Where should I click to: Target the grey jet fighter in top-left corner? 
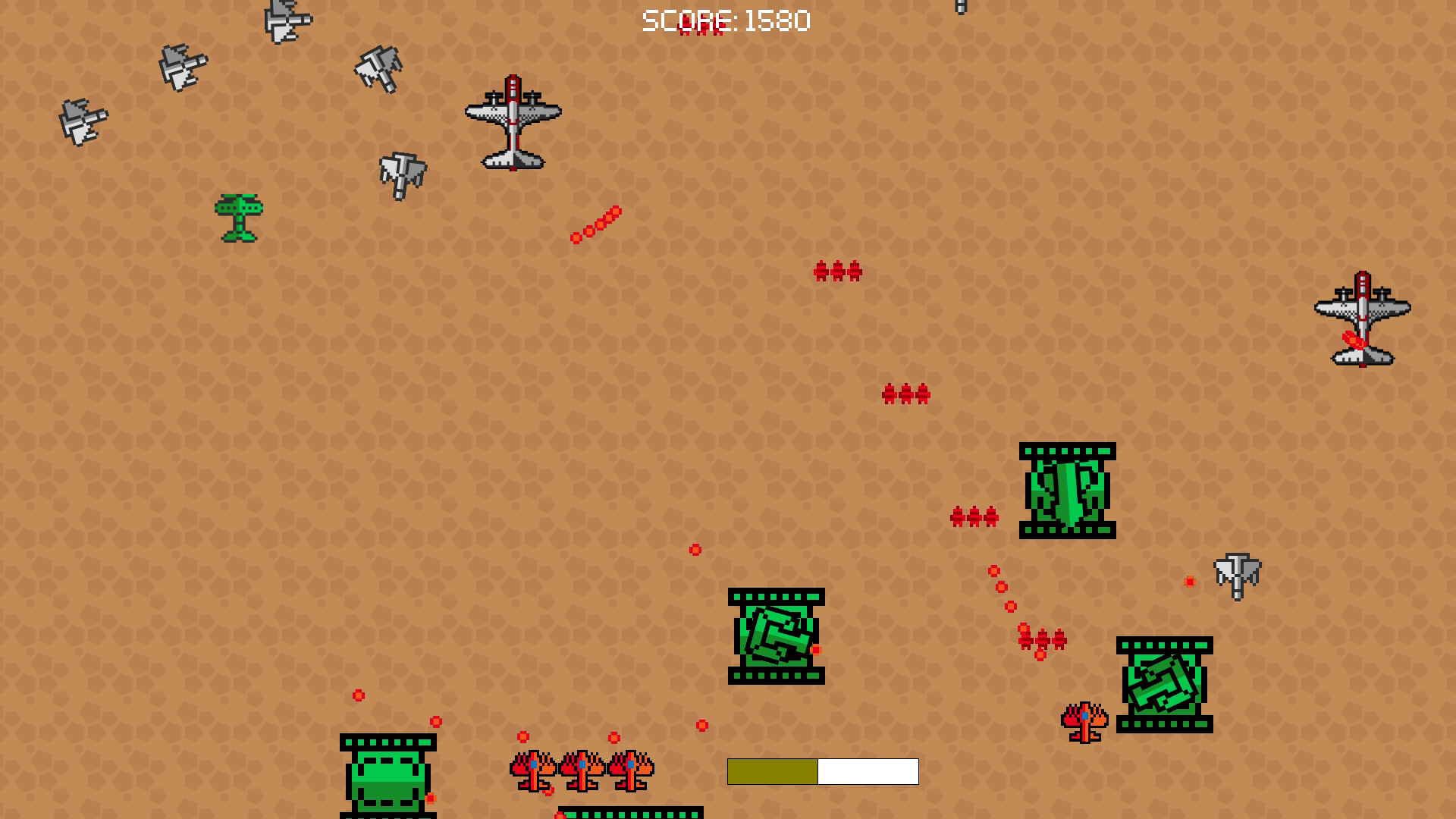coord(83,121)
